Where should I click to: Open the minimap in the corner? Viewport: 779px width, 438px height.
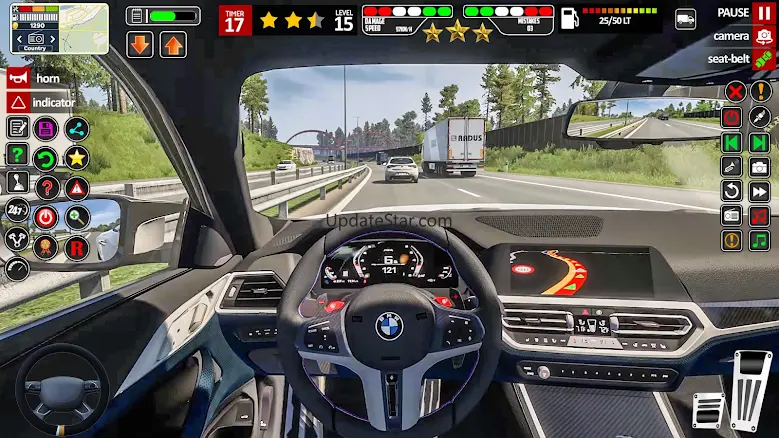click(x=59, y=28)
